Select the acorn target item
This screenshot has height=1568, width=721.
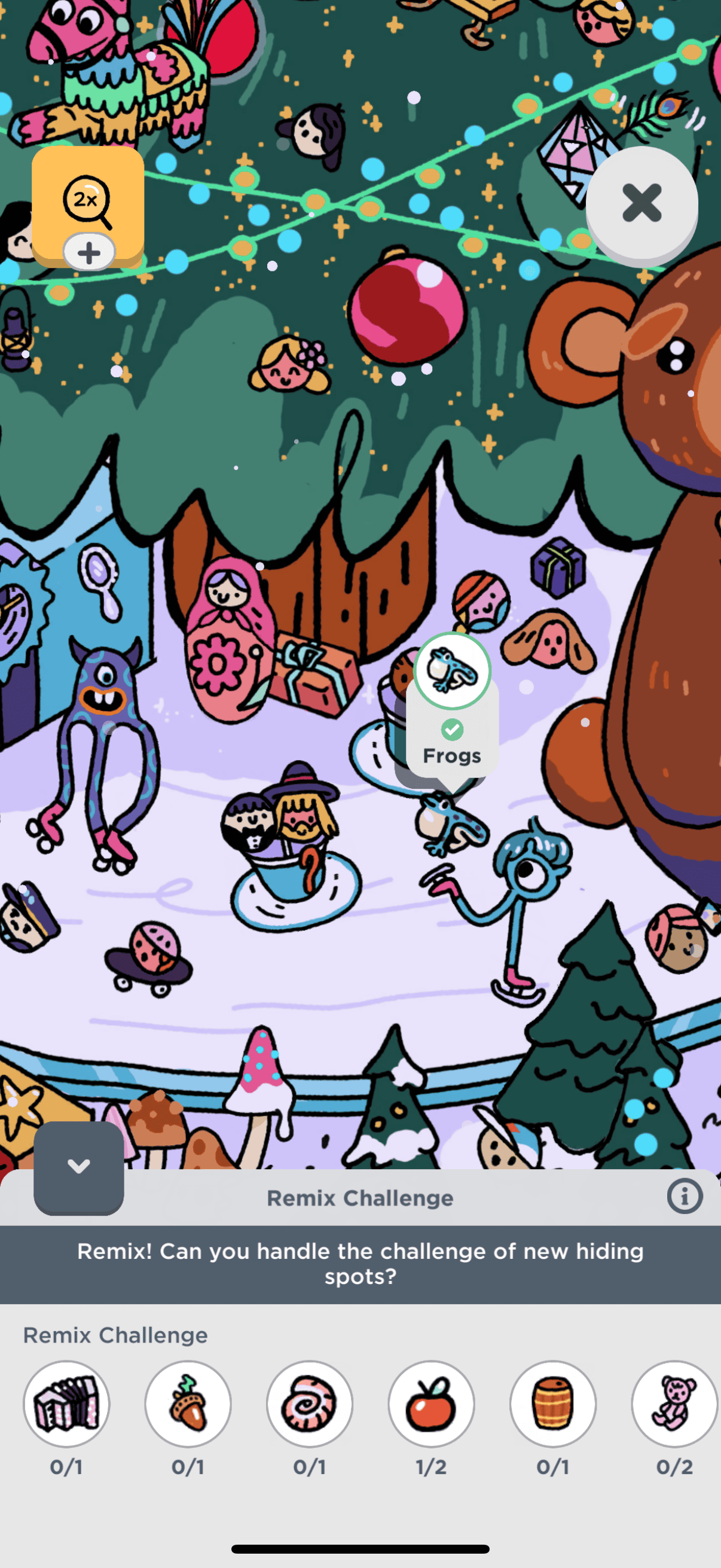188,1404
